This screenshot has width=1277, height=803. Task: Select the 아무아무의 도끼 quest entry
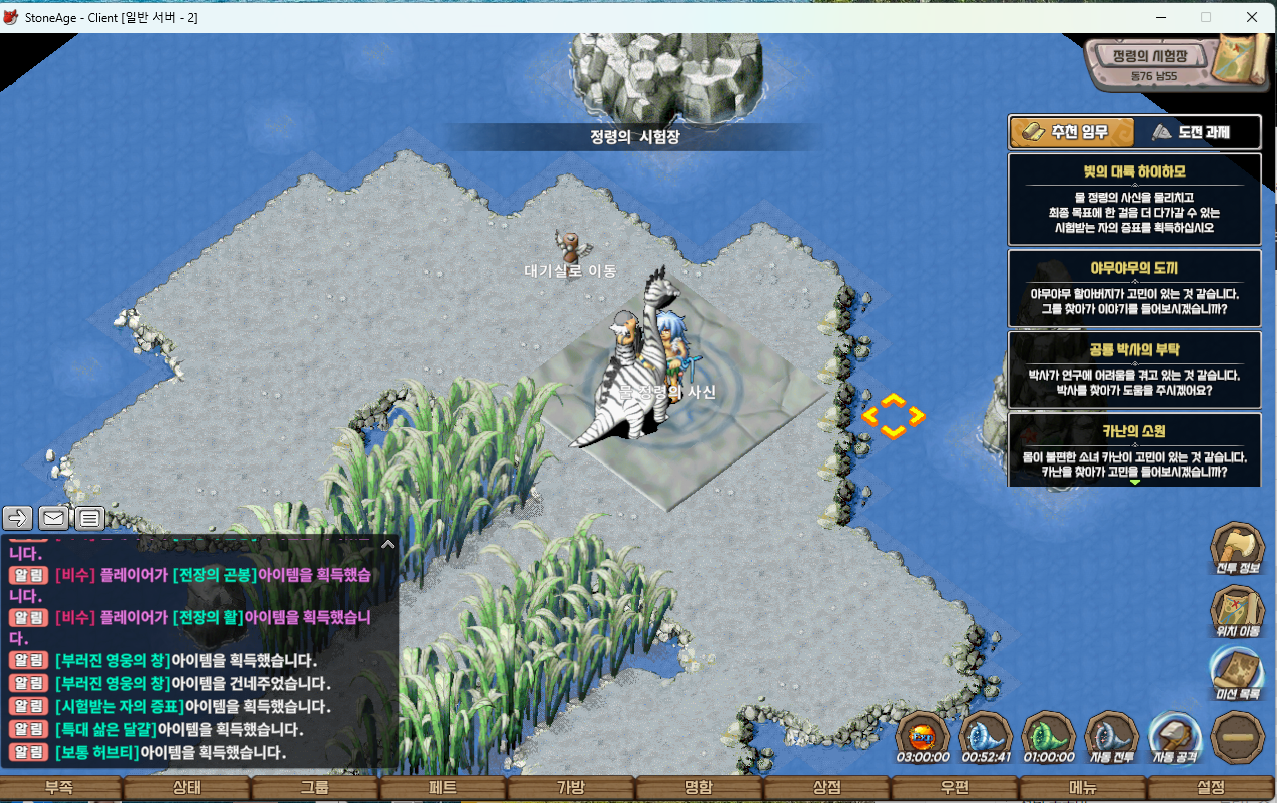[1134, 288]
